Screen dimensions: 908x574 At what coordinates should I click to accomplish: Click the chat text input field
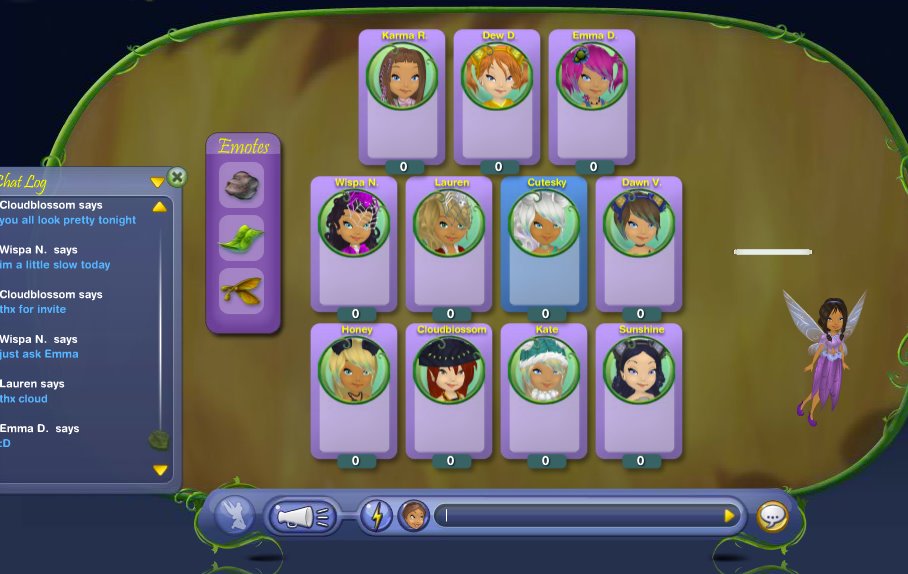580,516
